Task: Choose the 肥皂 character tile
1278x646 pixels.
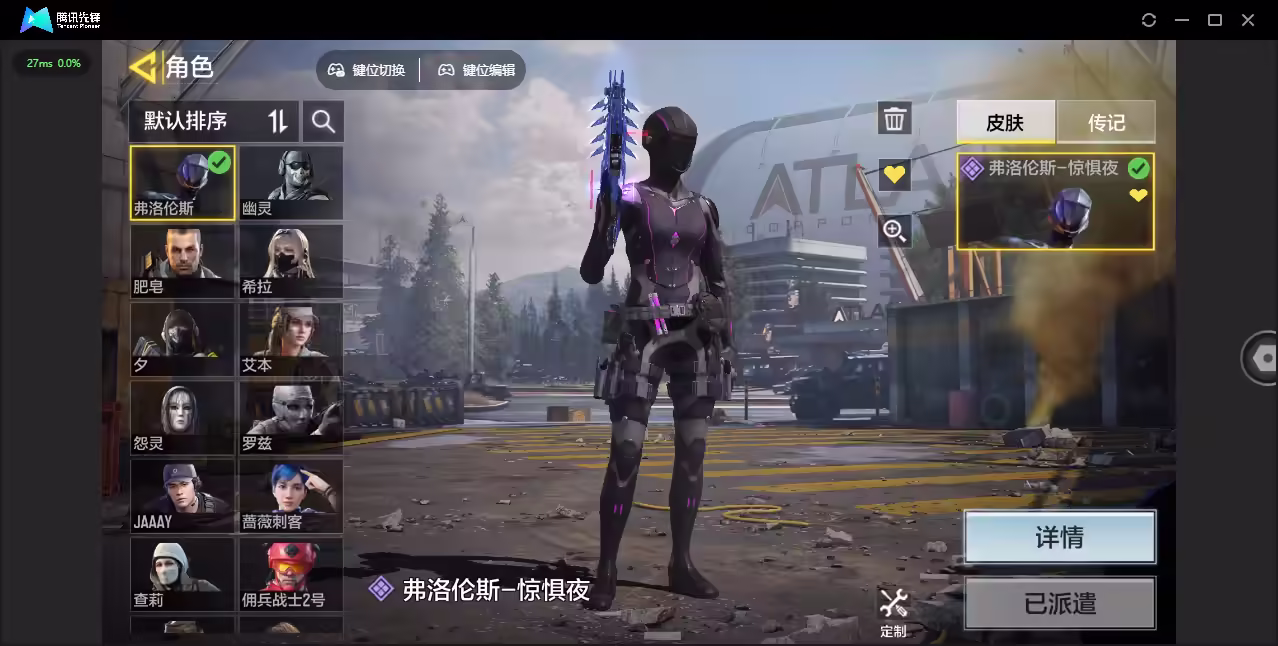Action: (182, 261)
